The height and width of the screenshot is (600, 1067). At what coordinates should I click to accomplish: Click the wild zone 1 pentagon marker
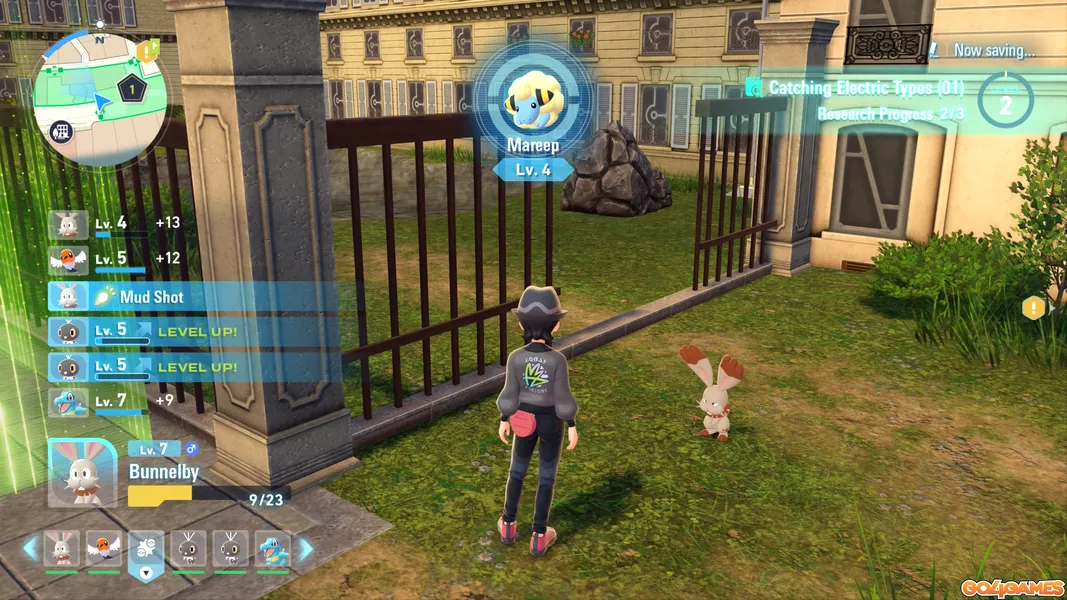click(131, 89)
